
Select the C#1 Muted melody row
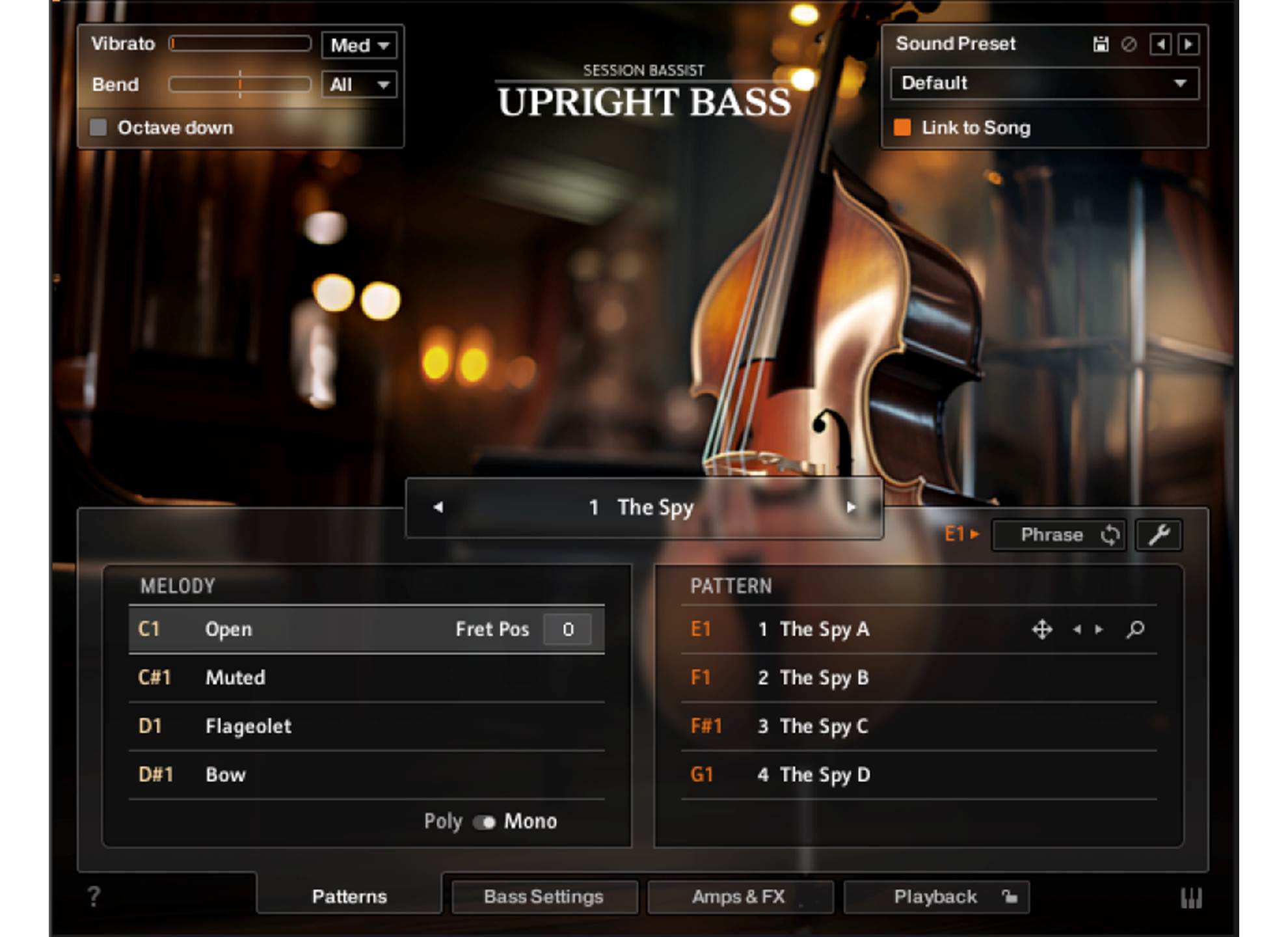pyautogui.click(x=366, y=677)
